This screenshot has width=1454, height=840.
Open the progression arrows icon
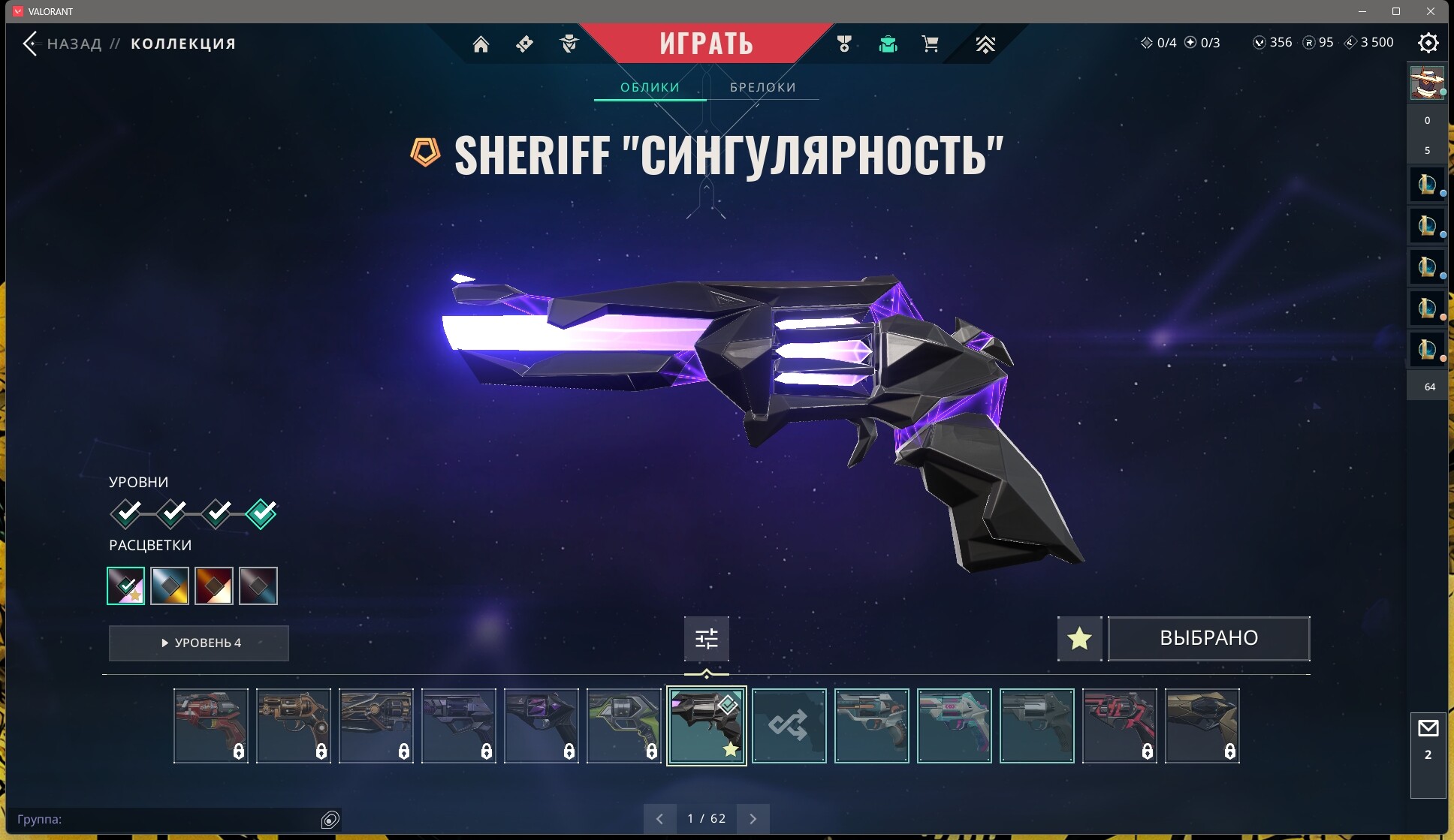pyautogui.click(x=985, y=44)
